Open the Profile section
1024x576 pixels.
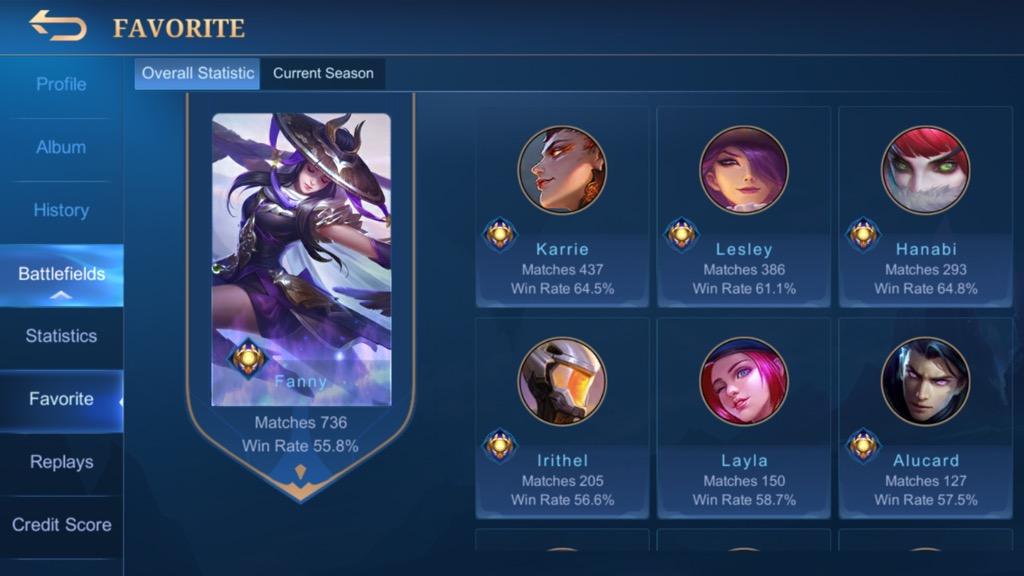tap(61, 84)
